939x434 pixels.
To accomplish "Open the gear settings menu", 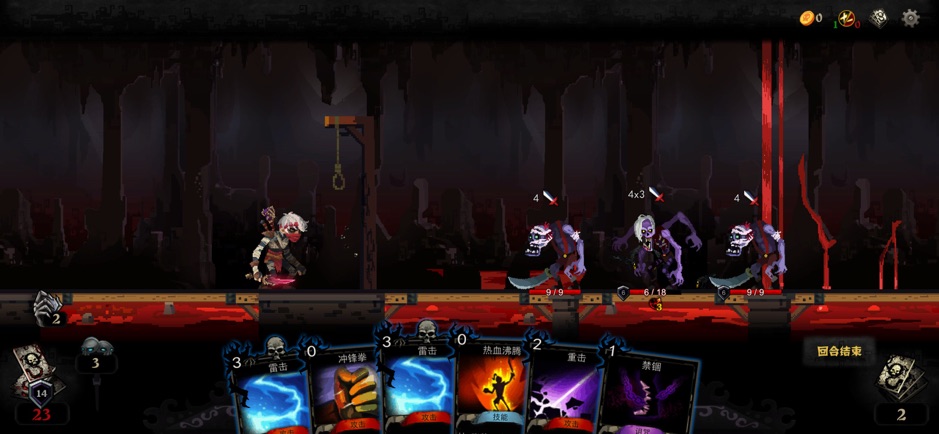I will [910, 18].
